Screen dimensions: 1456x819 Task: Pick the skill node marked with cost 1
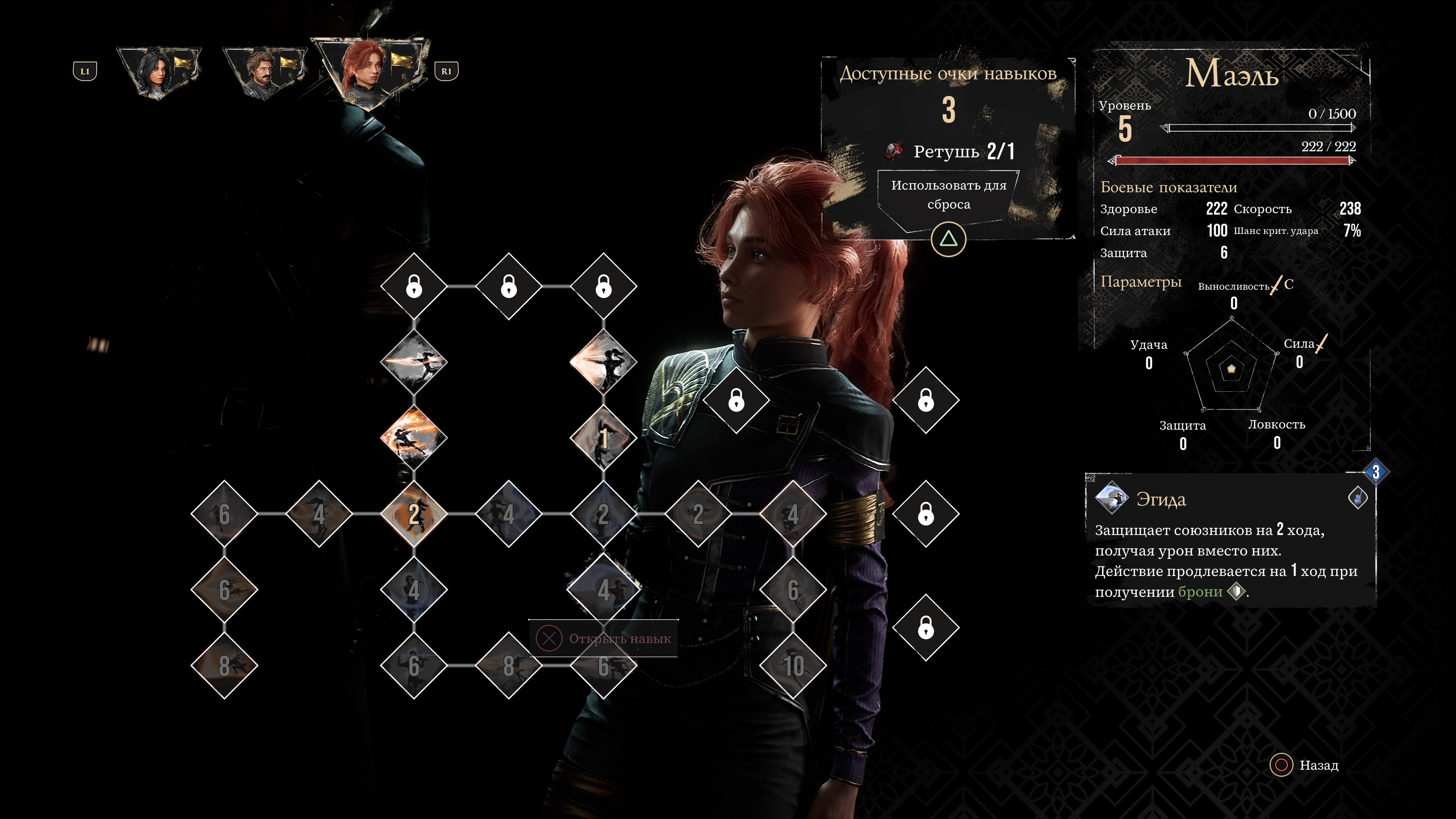point(603,438)
